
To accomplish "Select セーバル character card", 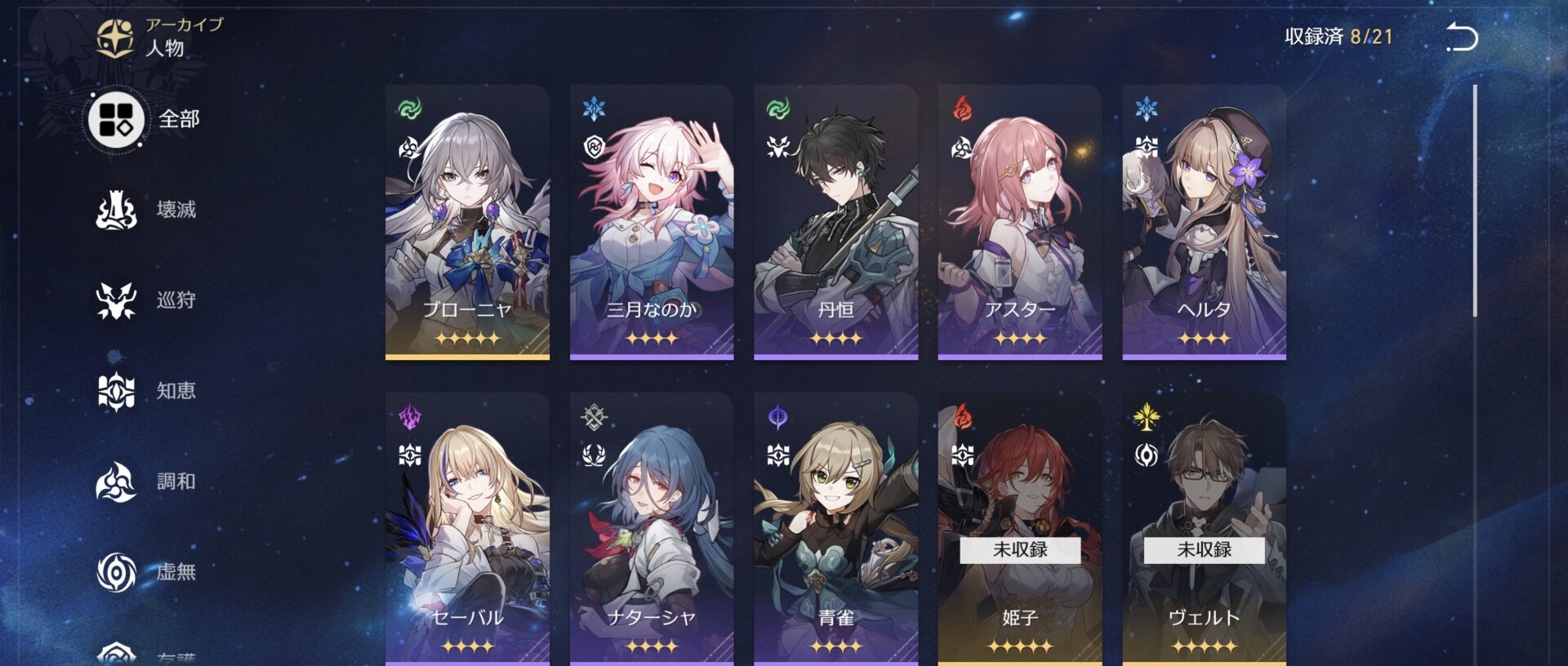I will [x=467, y=529].
